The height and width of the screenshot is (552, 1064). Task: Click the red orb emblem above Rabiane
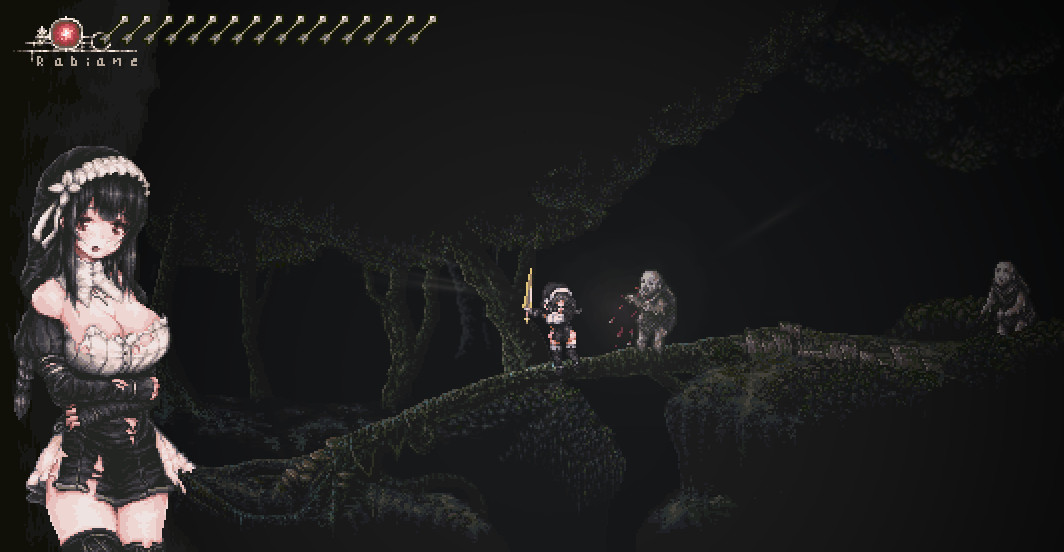tap(68, 33)
